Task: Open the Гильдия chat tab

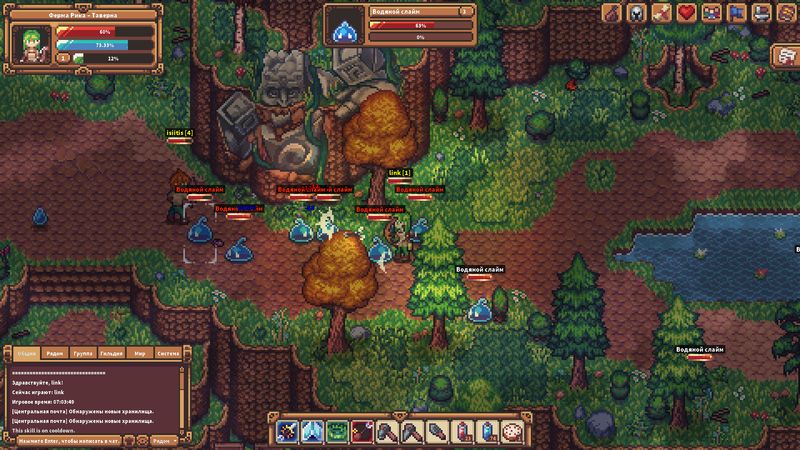Action: pyautogui.click(x=112, y=353)
